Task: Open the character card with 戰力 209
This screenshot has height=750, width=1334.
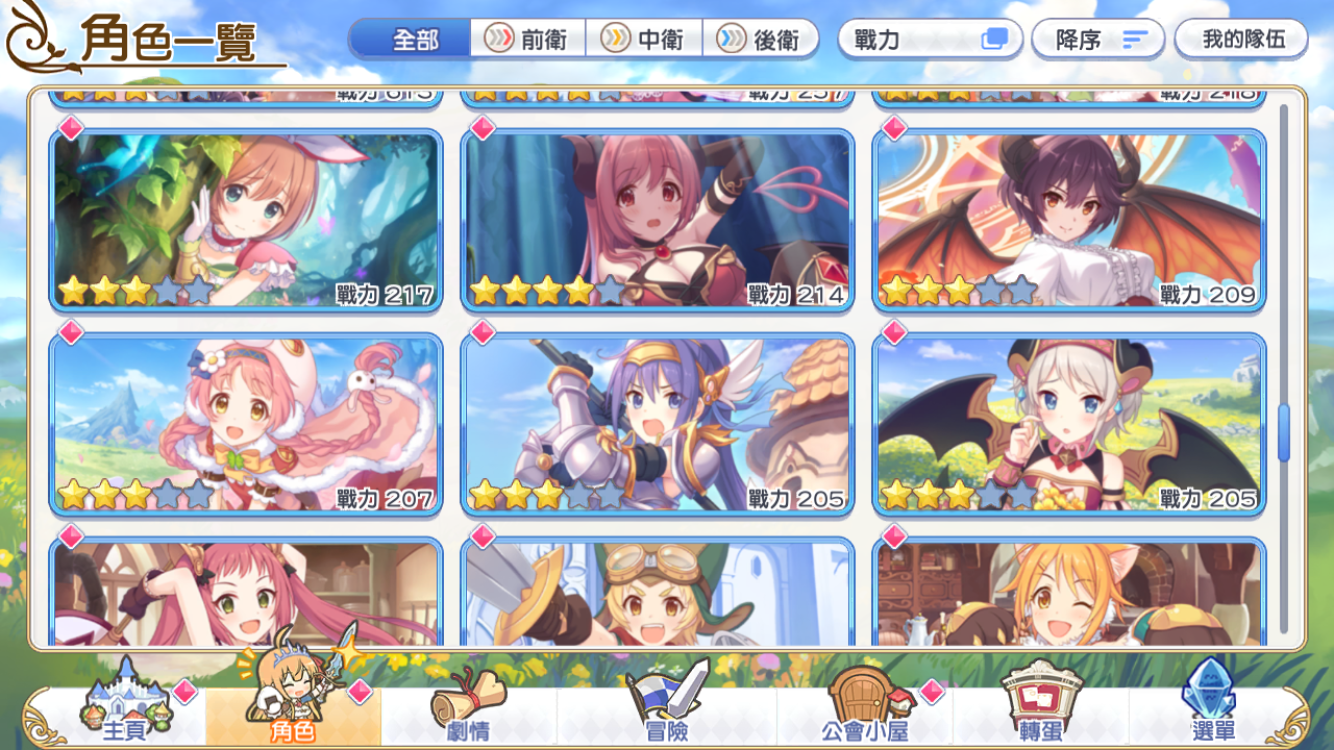Action: tap(1068, 220)
